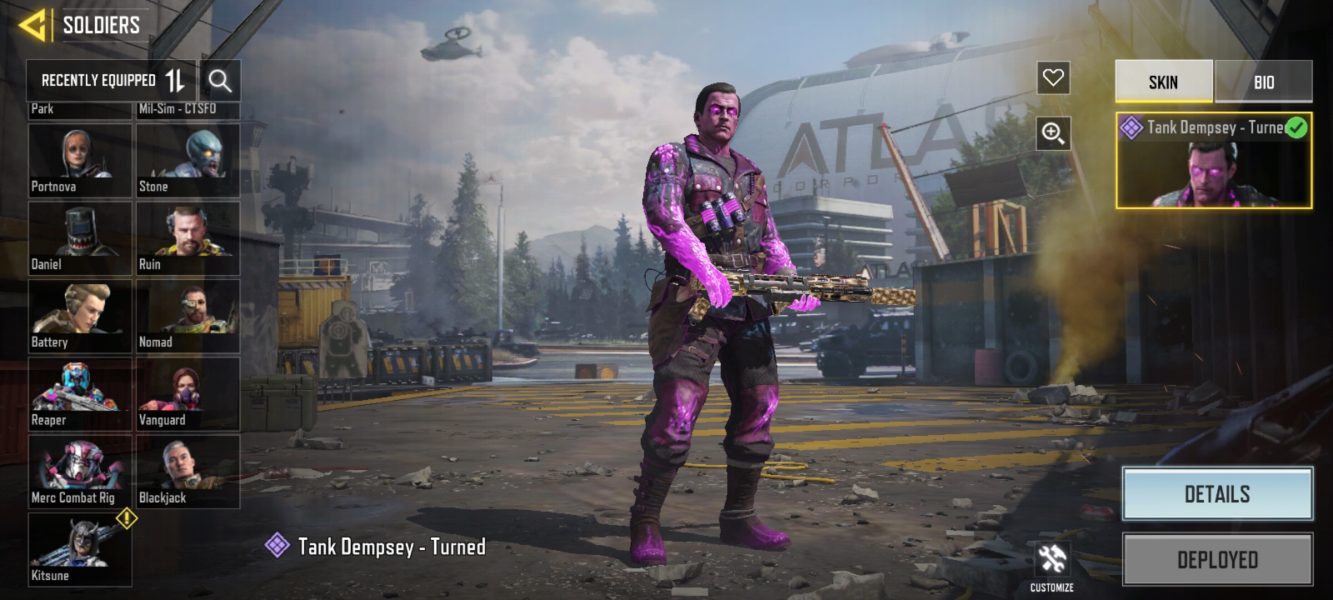The width and height of the screenshot is (1333, 600).
Task: Go back from the Soldiers screen
Action: pyautogui.click(x=33, y=25)
